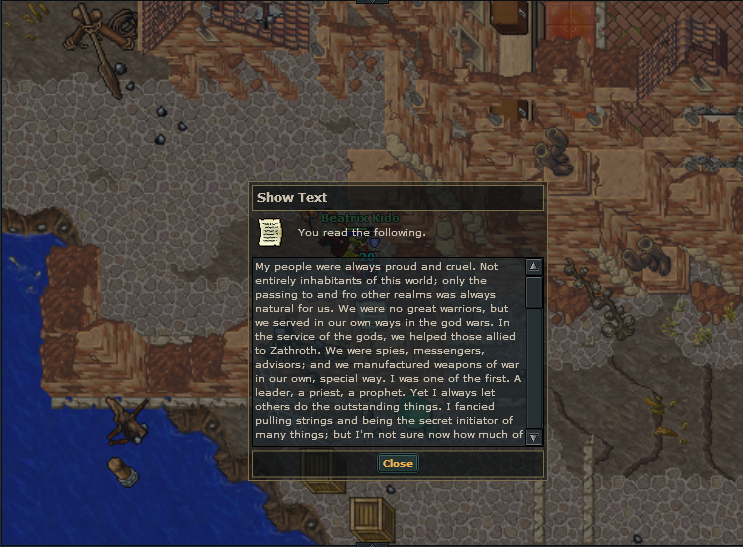Image resolution: width=743 pixels, height=547 pixels.
Task: Click the text scrollbar's down arrow
Action: (533, 437)
